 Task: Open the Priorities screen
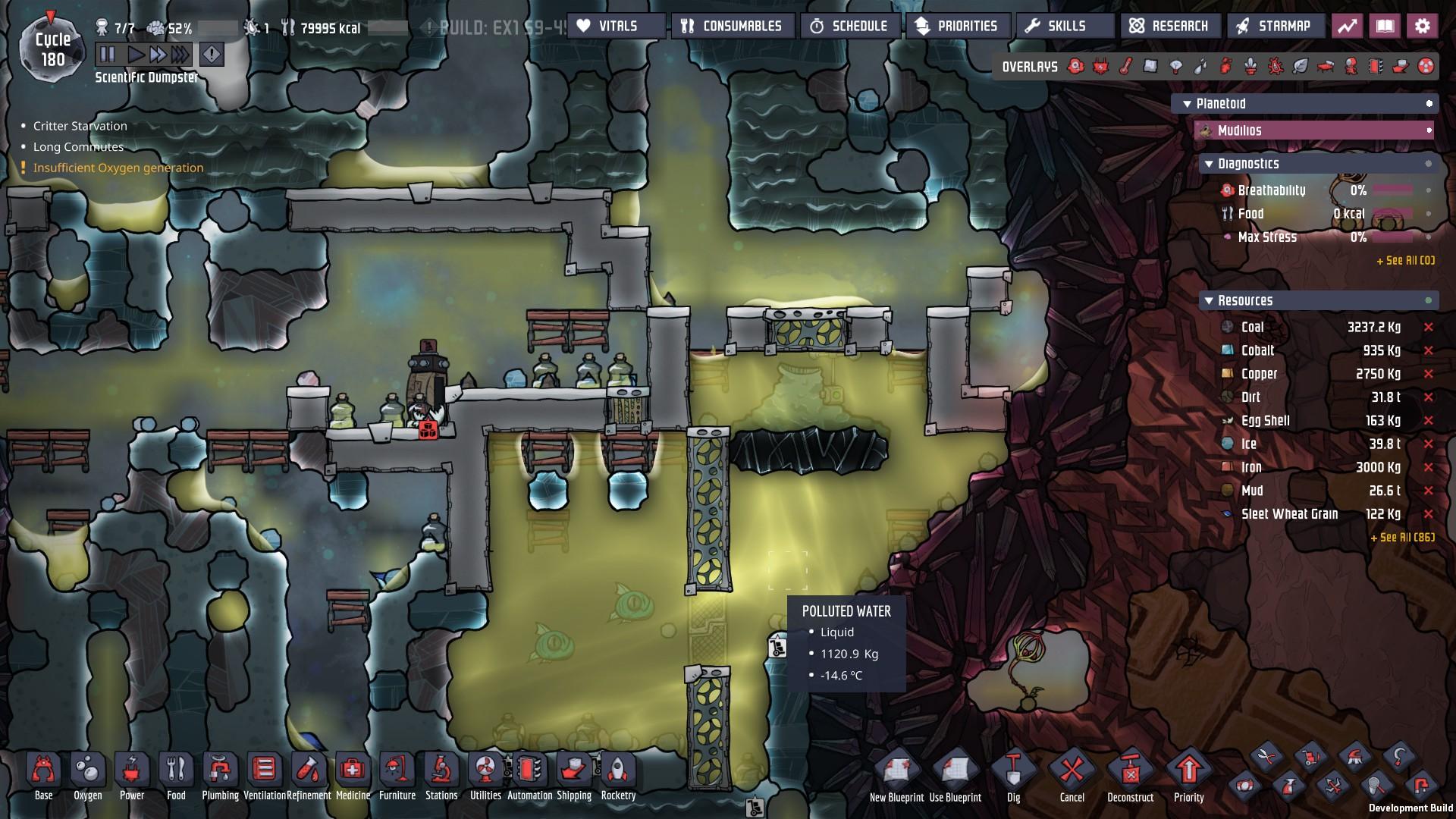pos(957,27)
